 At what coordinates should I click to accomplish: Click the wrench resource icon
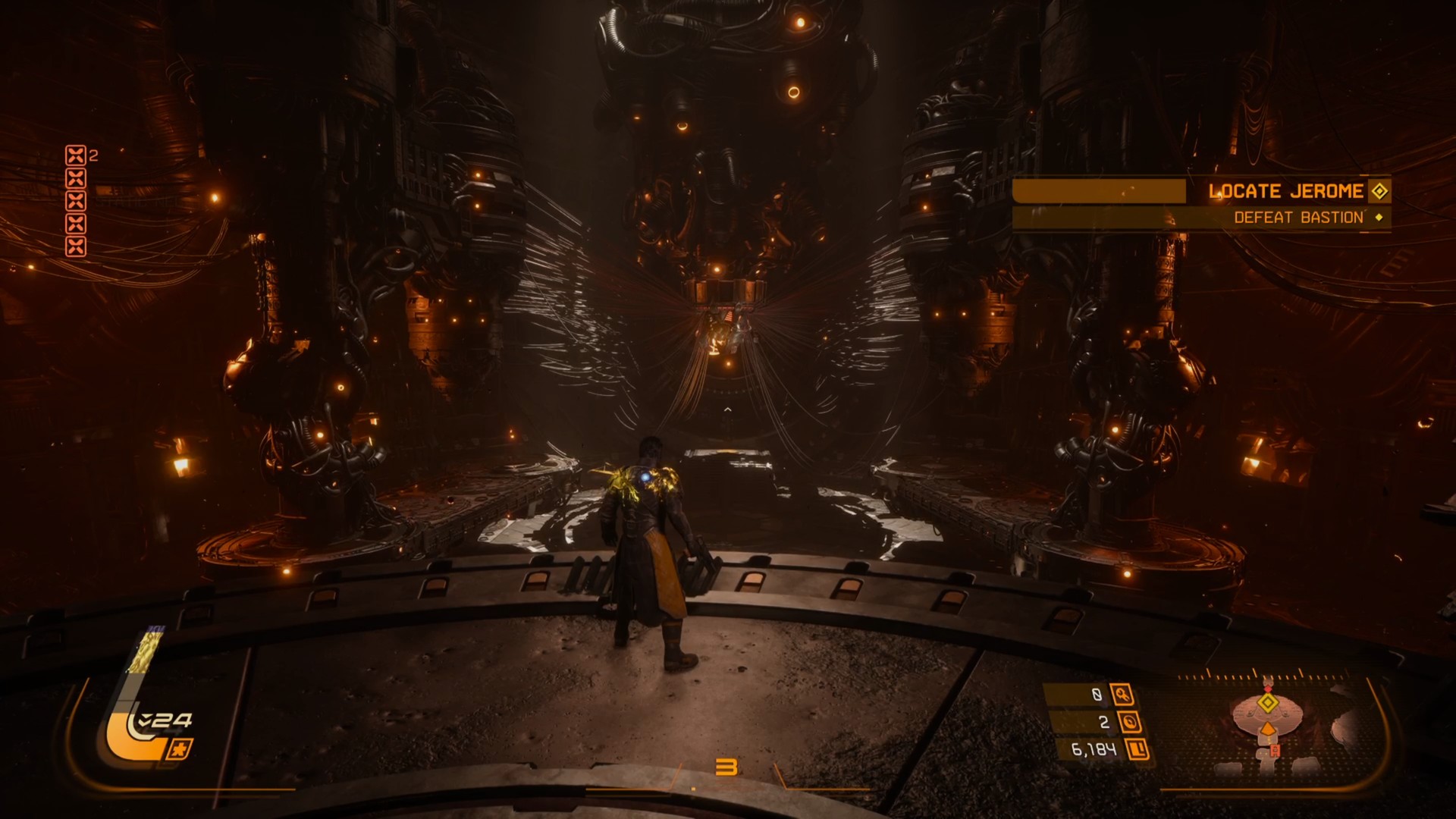click(1122, 694)
